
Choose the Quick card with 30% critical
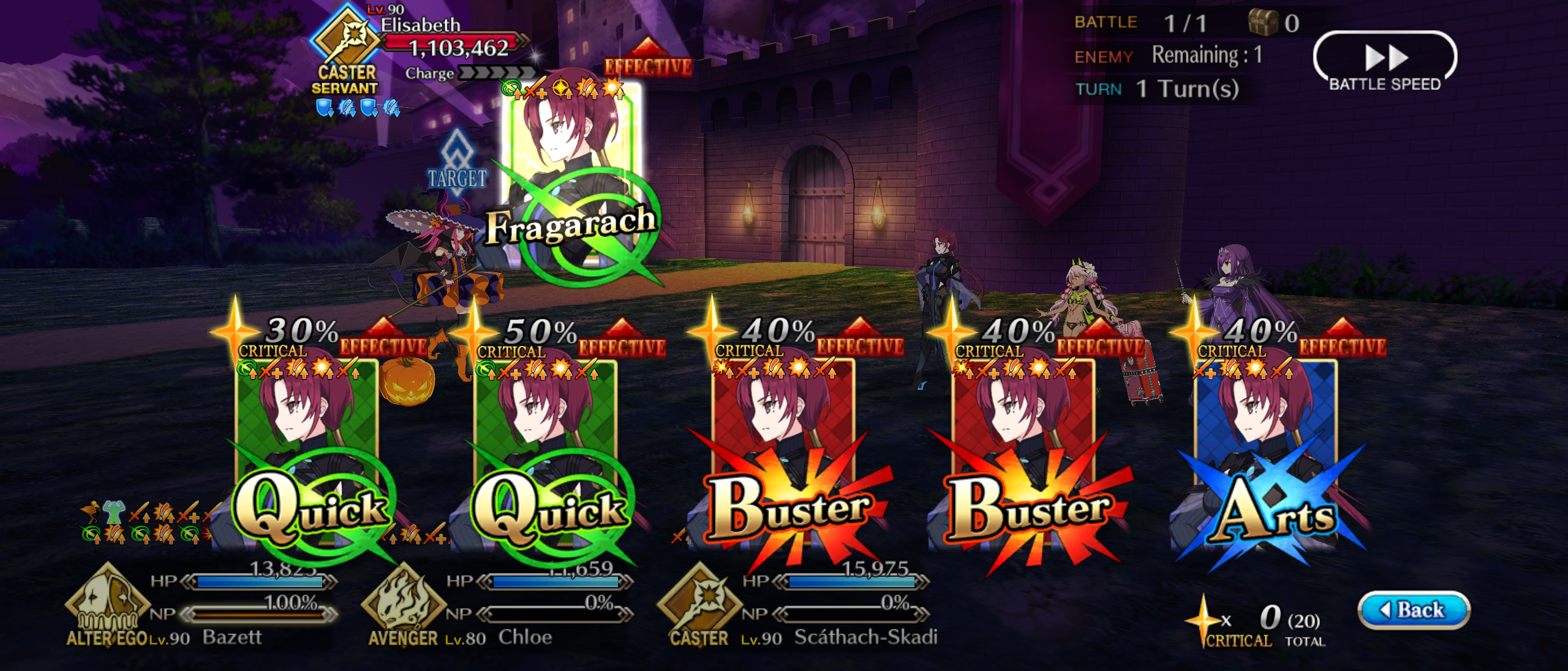[x=307, y=453]
